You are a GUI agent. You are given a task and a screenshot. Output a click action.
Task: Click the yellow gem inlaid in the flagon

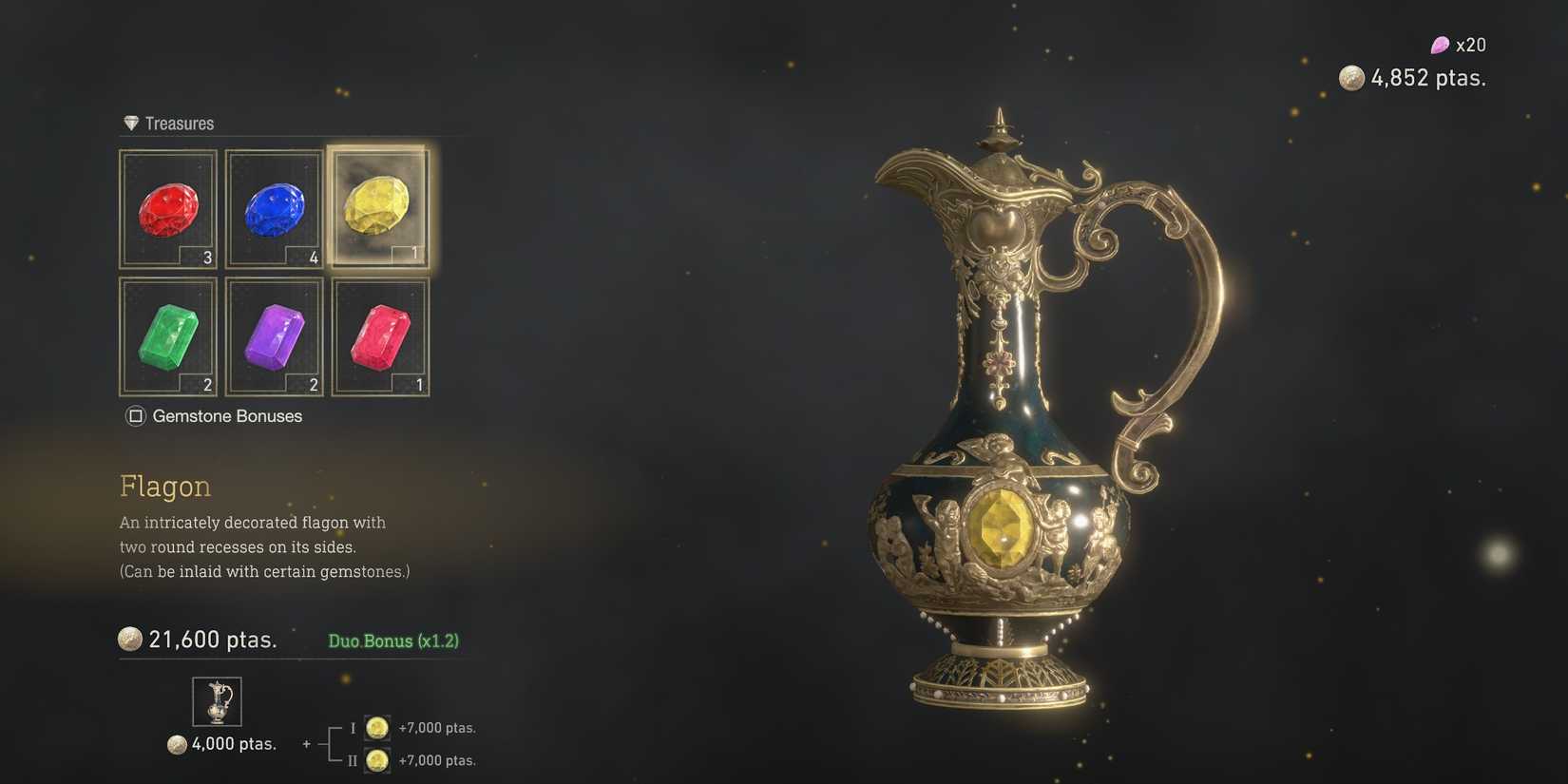(x=1004, y=530)
